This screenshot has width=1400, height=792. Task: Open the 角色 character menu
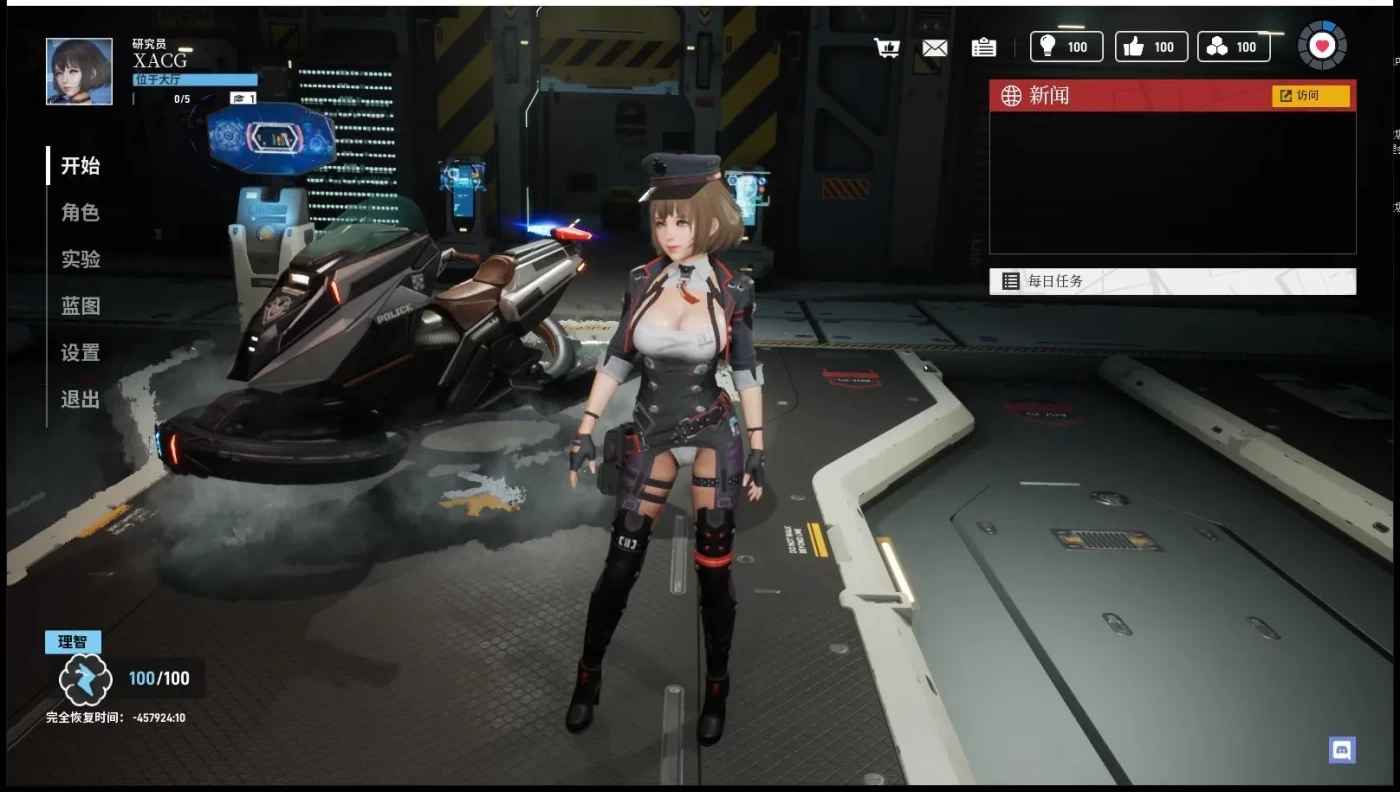80,213
